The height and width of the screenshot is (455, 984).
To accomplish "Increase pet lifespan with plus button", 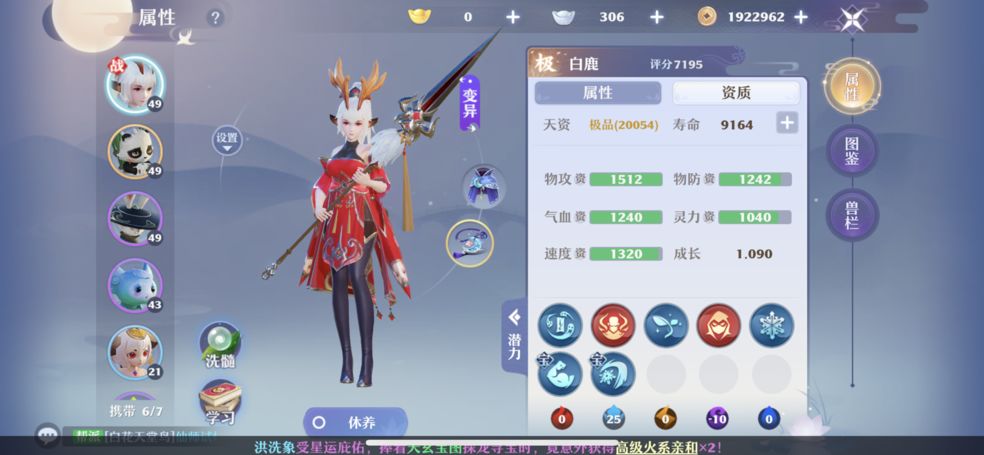I will [787, 123].
